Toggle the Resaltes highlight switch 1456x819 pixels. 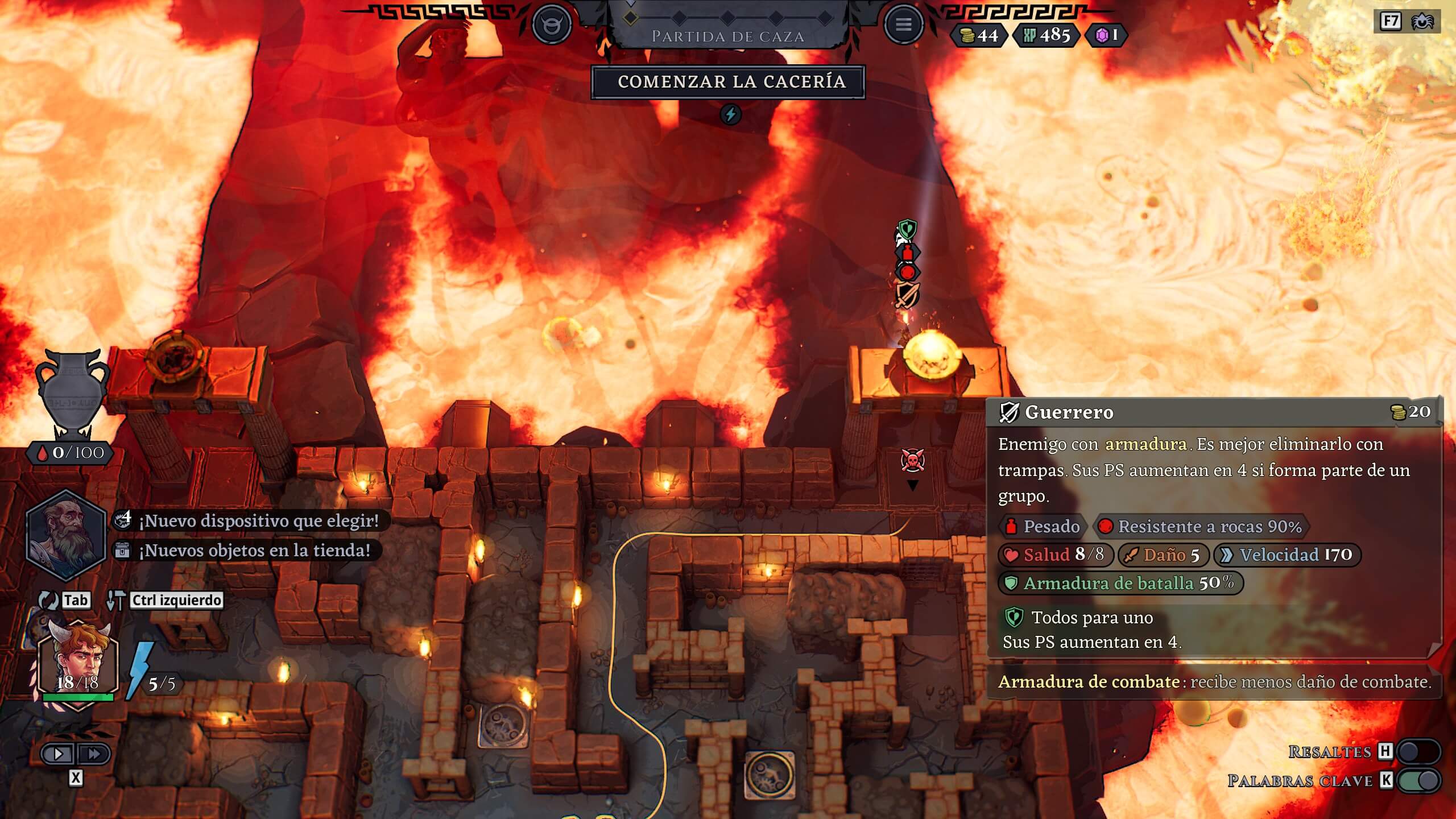(x=1418, y=751)
